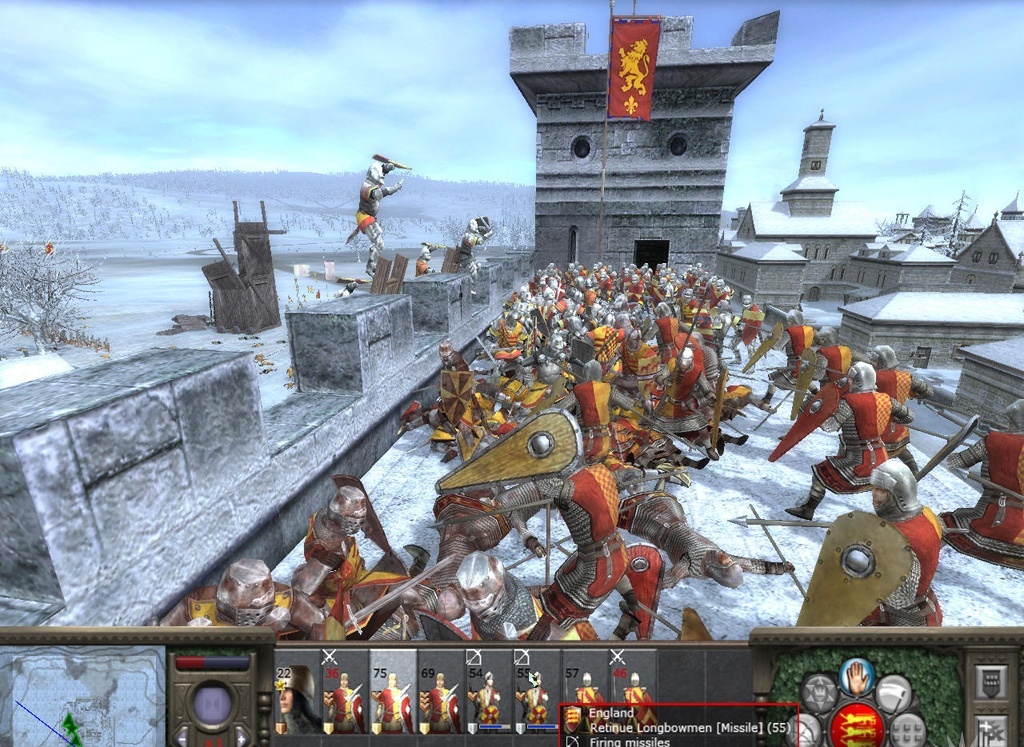This screenshot has height=747, width=1024.
Task: Select the infantry unit card with 36 men
Action: (345, 692)
